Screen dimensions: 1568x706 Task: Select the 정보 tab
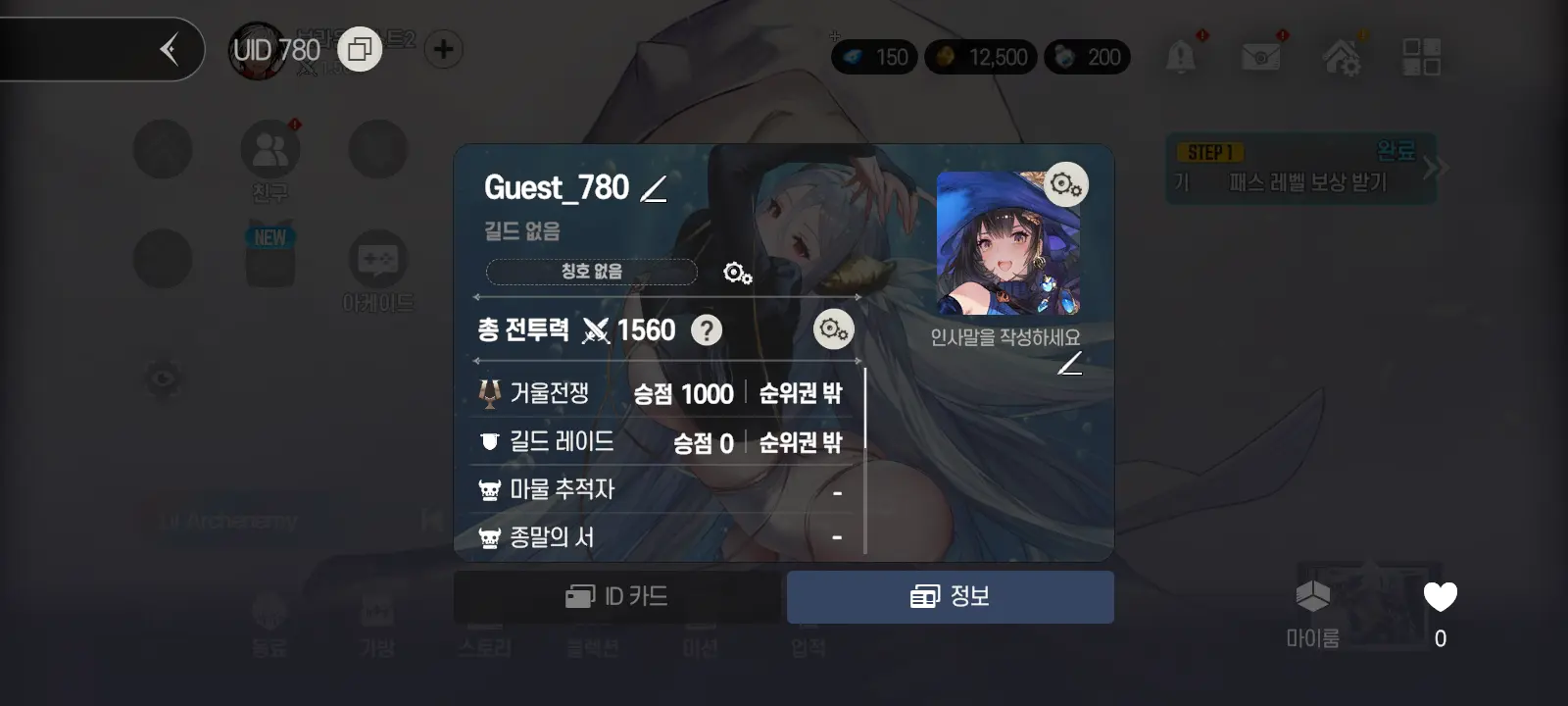tap(950, 596)
